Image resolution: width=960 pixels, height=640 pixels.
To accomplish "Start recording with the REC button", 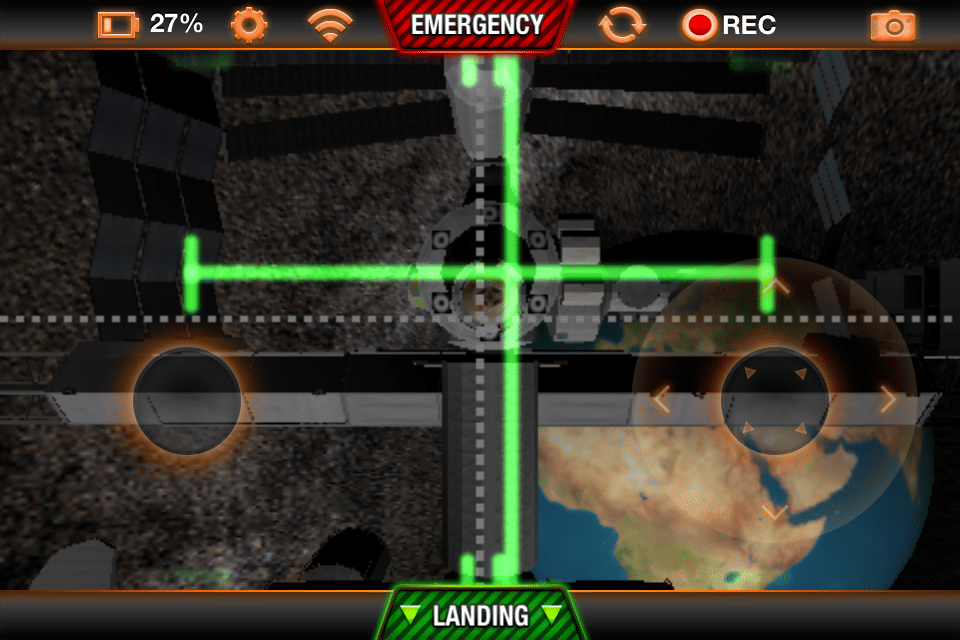I will [729, 25].
